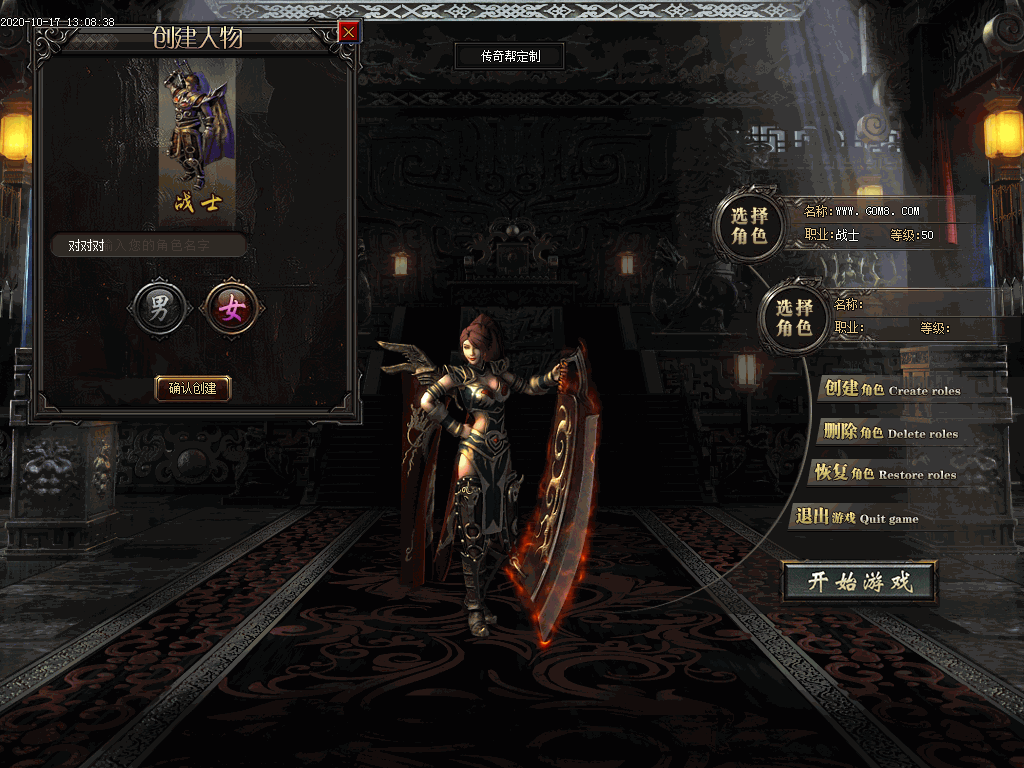Close the 创建人物 character creation panel
The height and width of the screenshot is (768, 1024).
(348, 32)
